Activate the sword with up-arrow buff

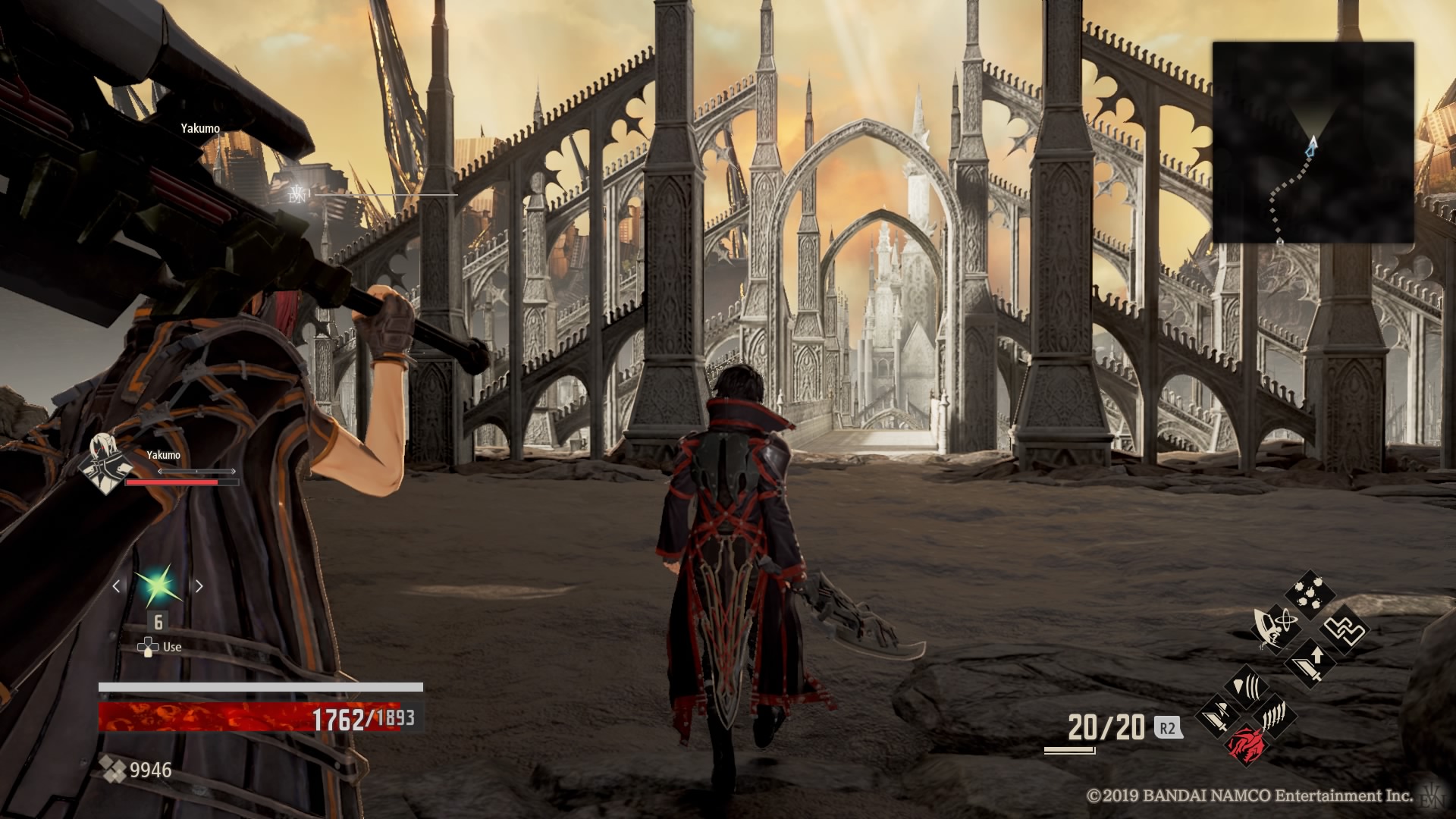pos(1310,664)
